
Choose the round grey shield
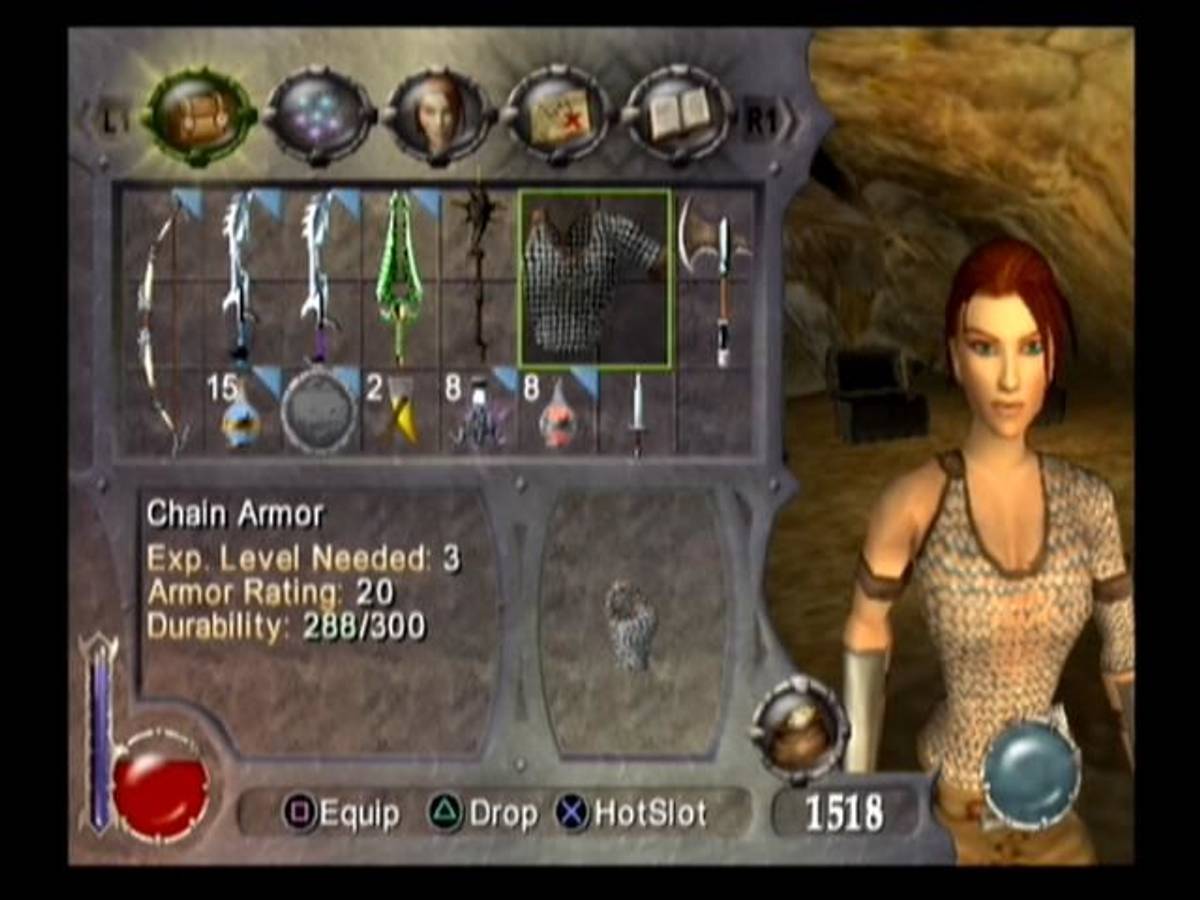(319, 412)
